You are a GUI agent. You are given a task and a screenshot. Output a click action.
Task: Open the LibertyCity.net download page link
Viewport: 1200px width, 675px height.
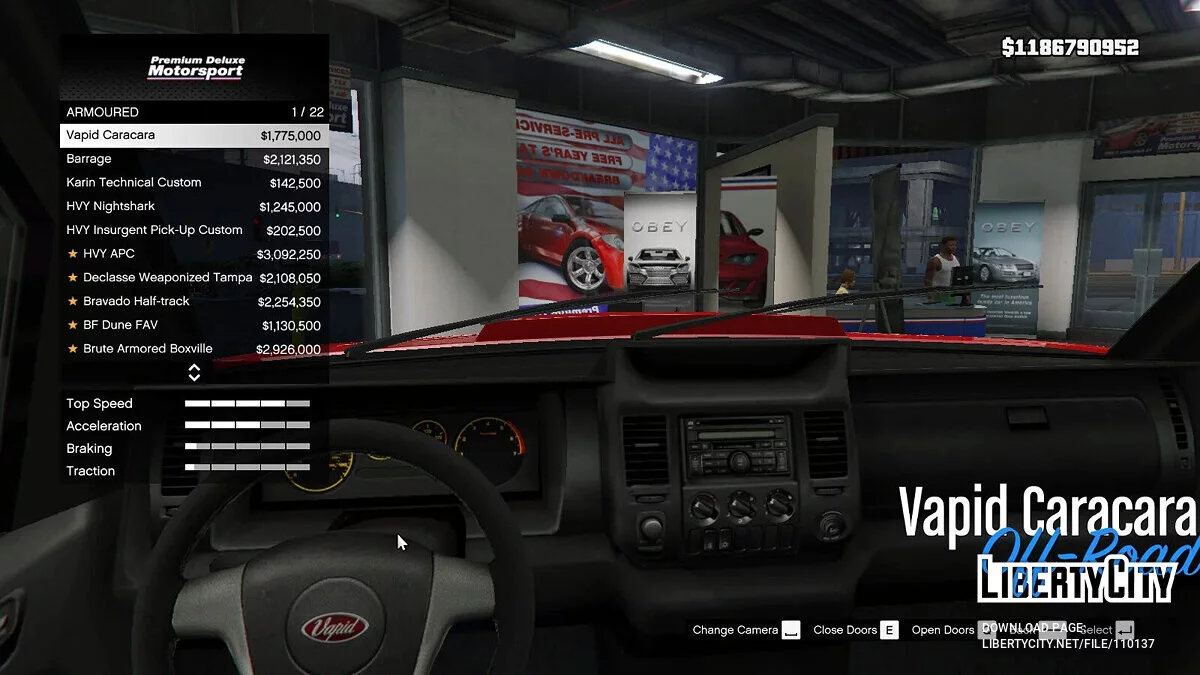[1068, 643]
